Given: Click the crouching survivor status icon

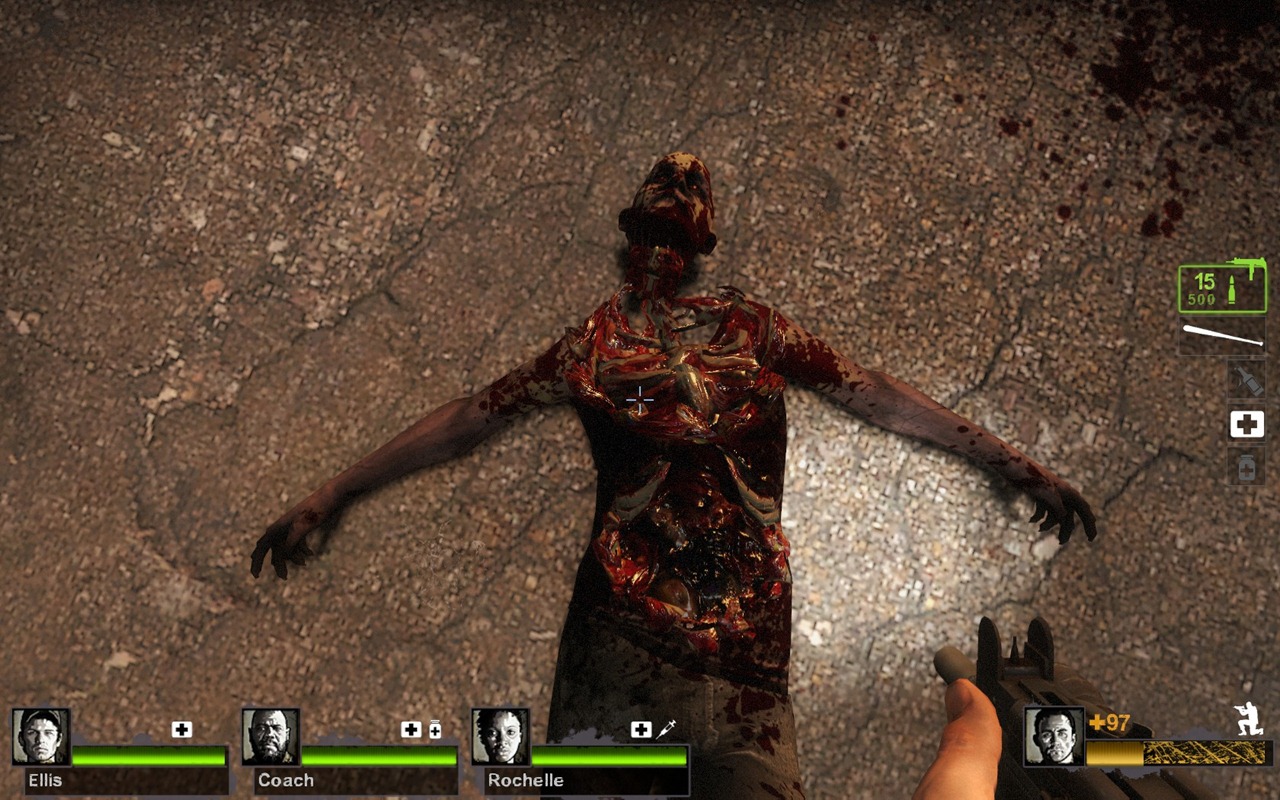Looking at the screenshot, I should 1249,721.
